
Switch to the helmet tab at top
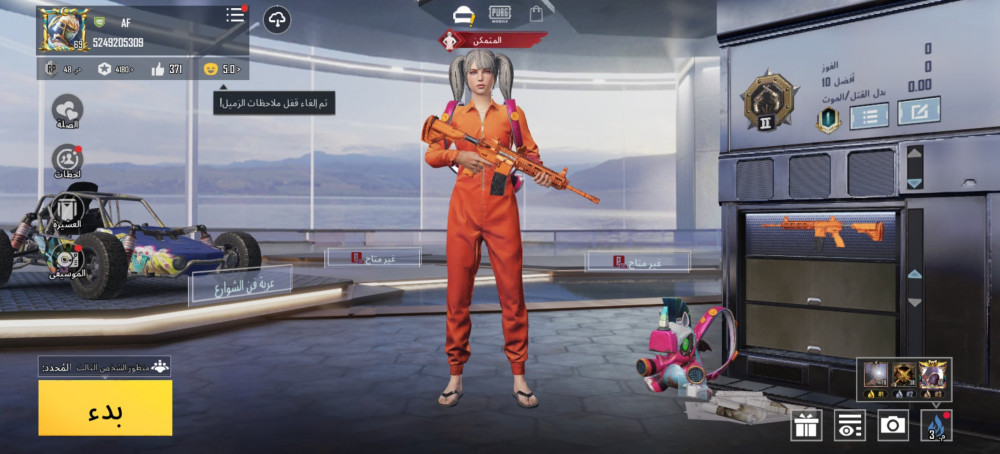tap(462, 15)
